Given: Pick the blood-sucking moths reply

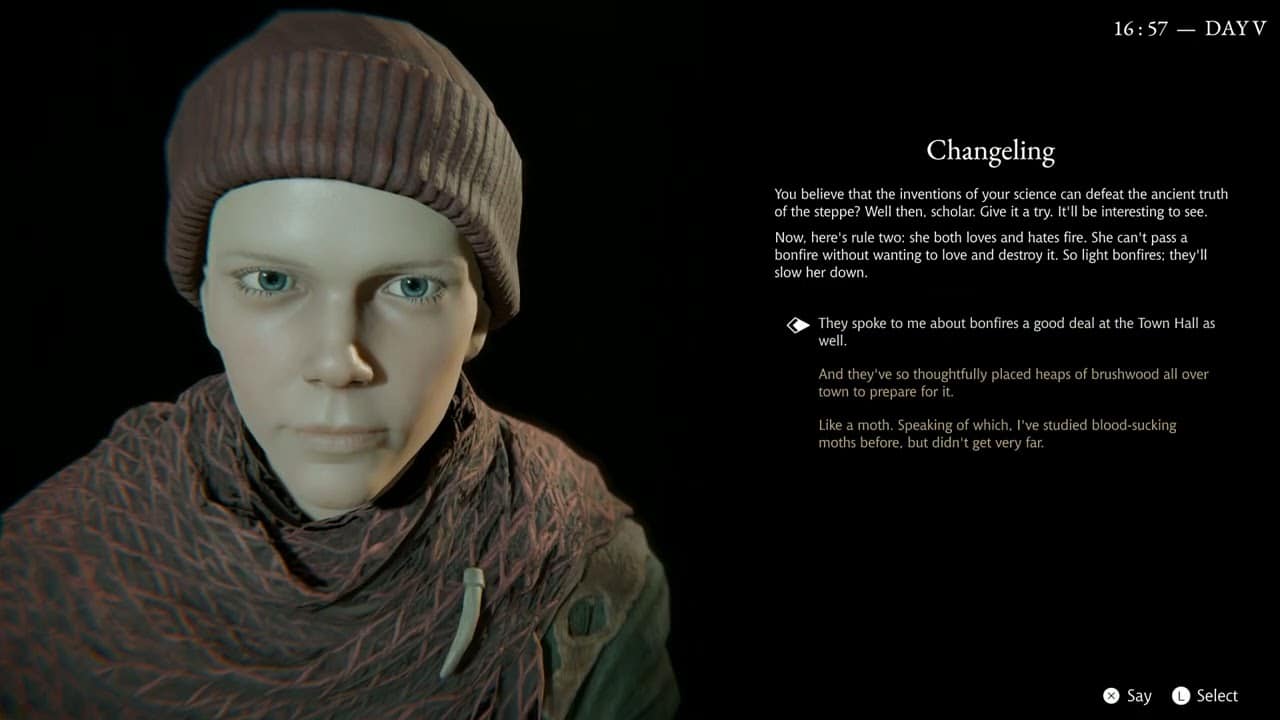Looking at the screenshot, I should point(997,433).
